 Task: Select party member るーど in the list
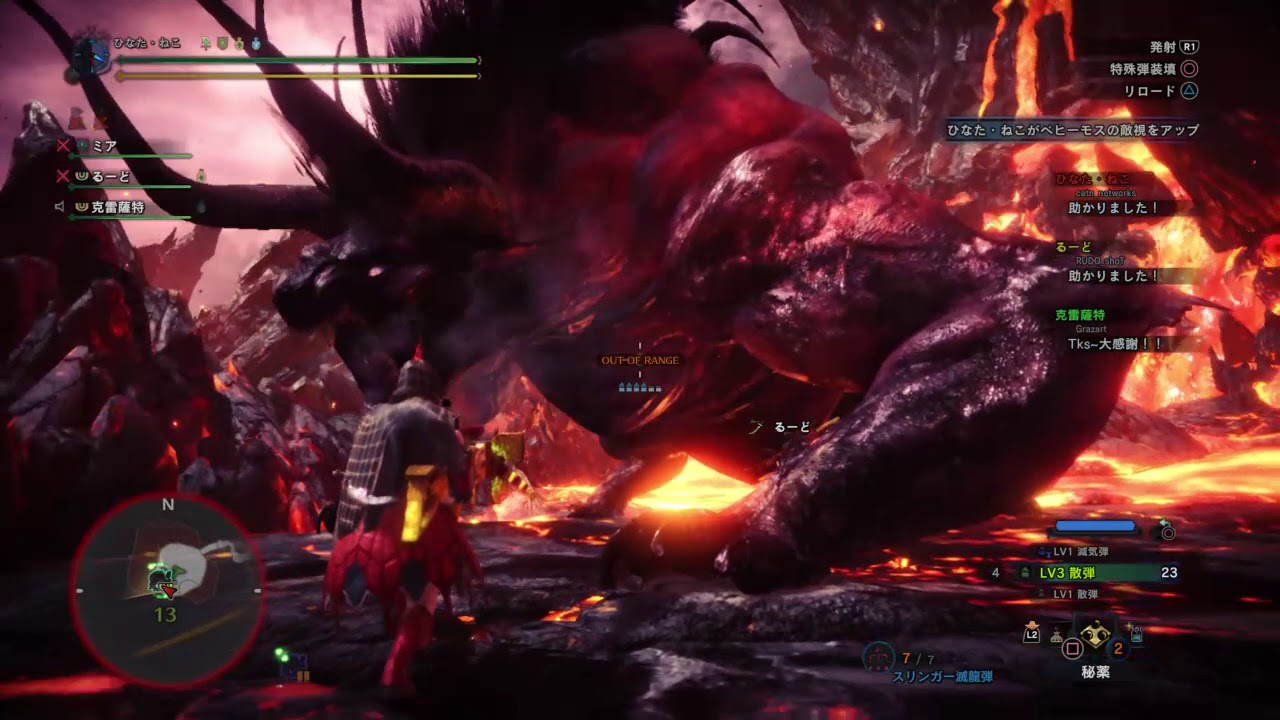click(x=111, y=177)
